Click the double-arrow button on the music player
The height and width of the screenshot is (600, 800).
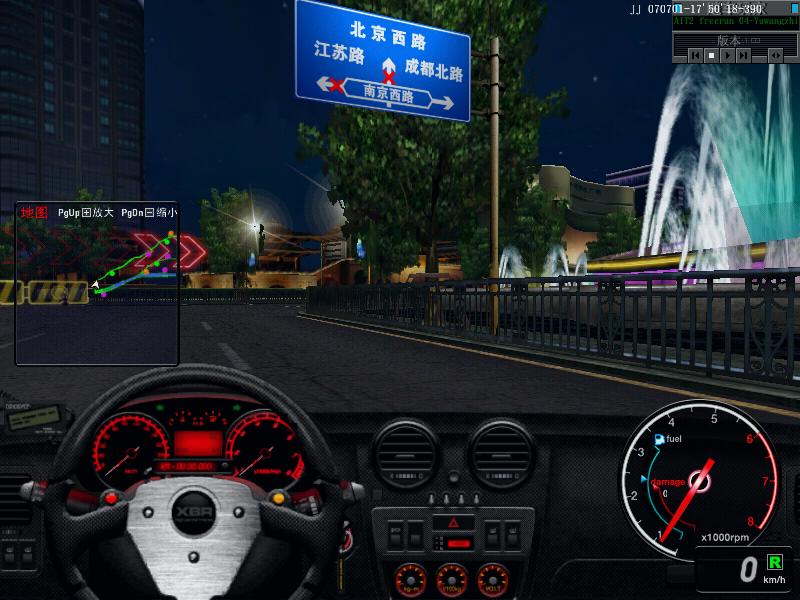click(775, 57)
